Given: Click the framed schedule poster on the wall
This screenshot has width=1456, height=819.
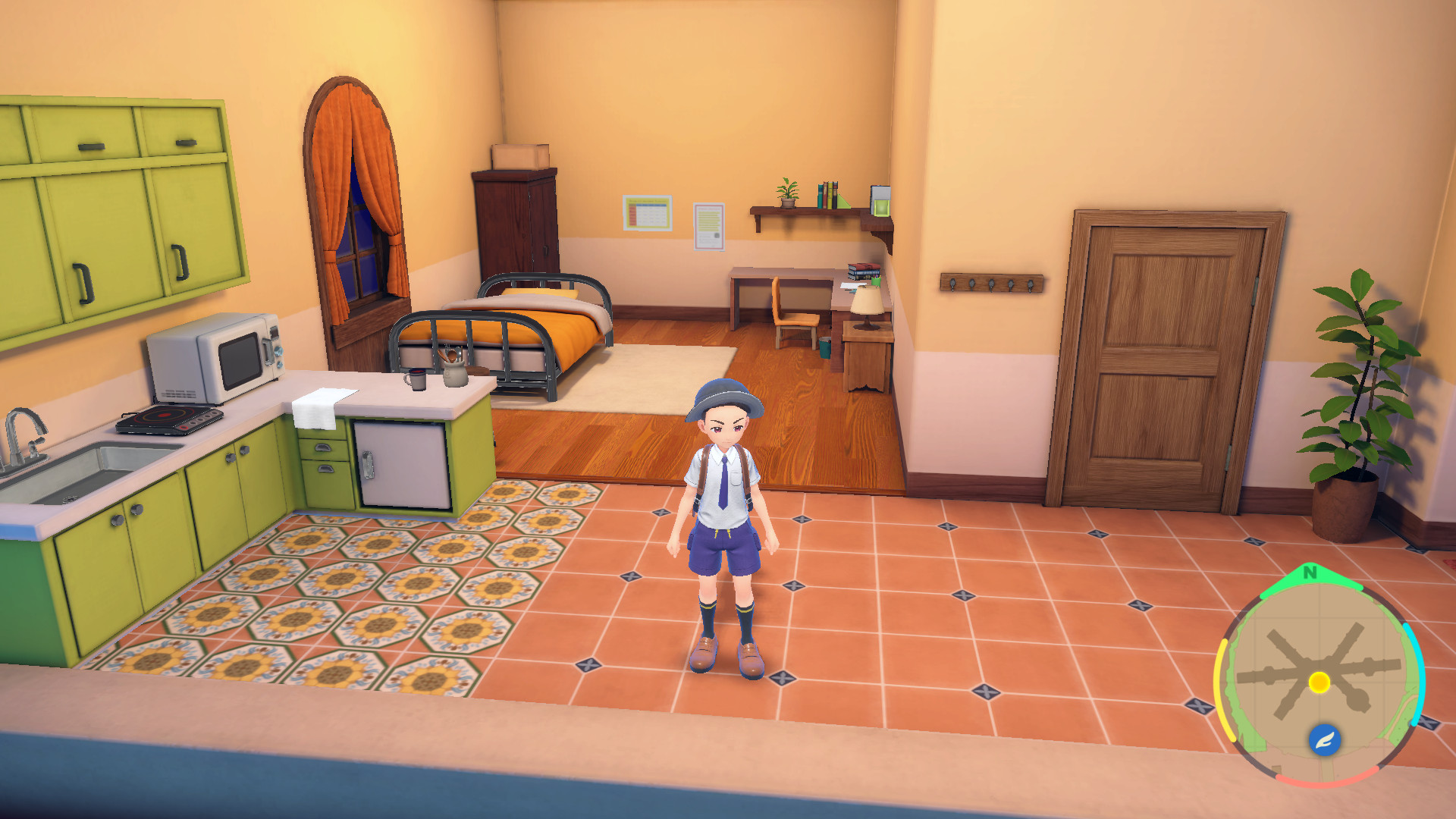Looking at the screenshot, I should click(646, 212).
